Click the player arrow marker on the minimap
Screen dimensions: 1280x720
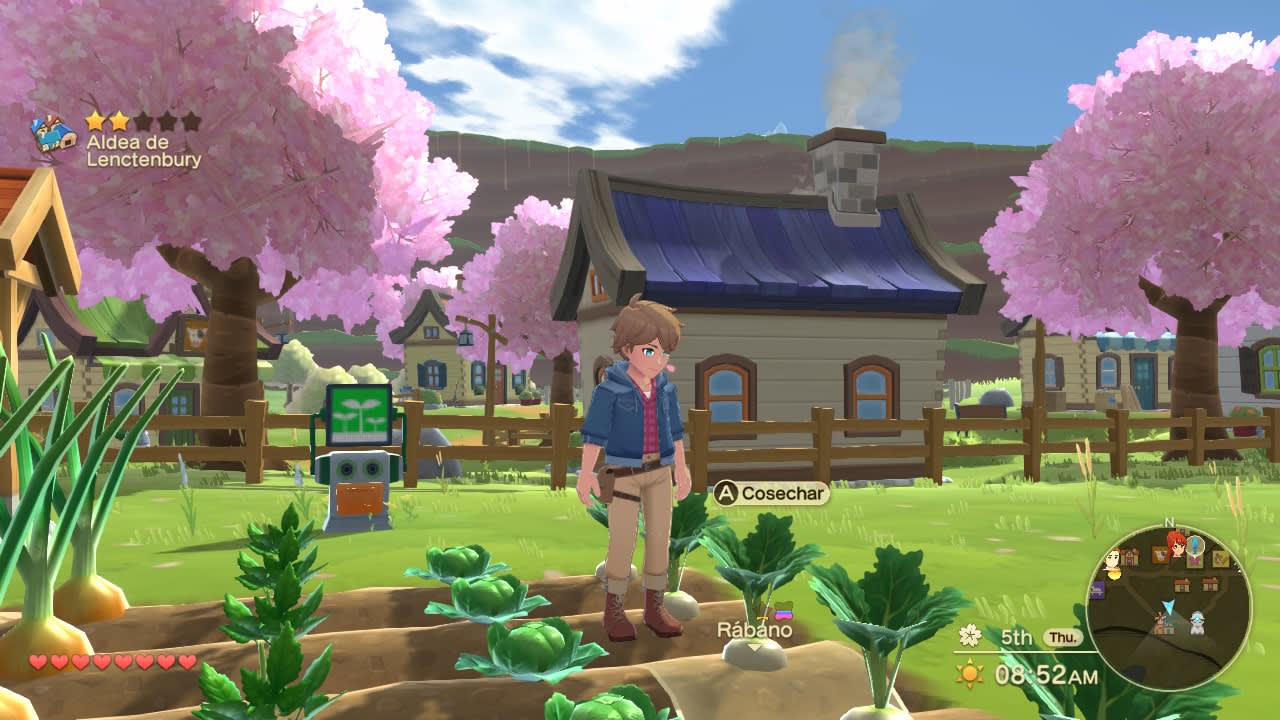pos(1169,606)
